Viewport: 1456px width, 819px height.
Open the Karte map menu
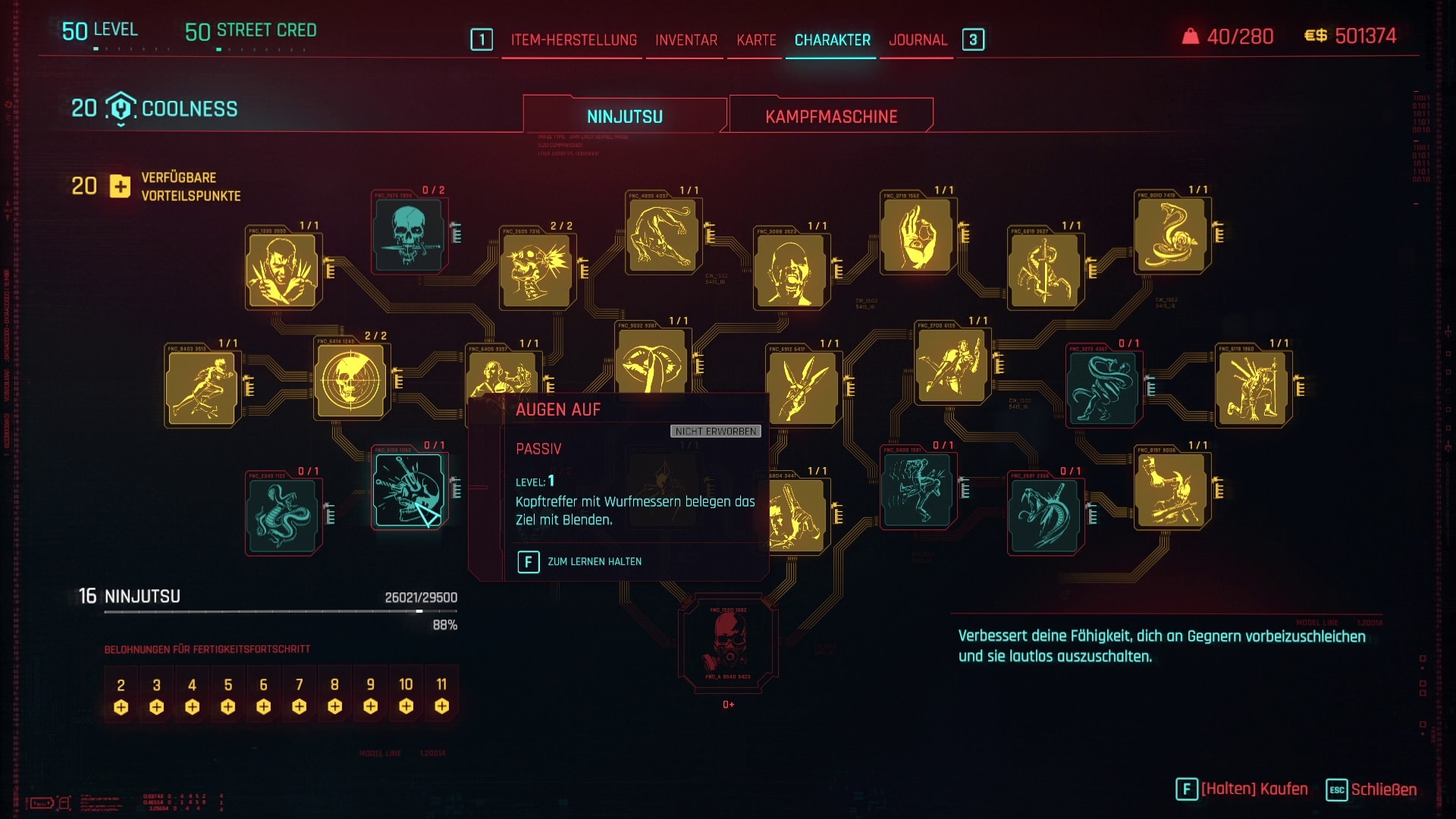pos(756,40)
